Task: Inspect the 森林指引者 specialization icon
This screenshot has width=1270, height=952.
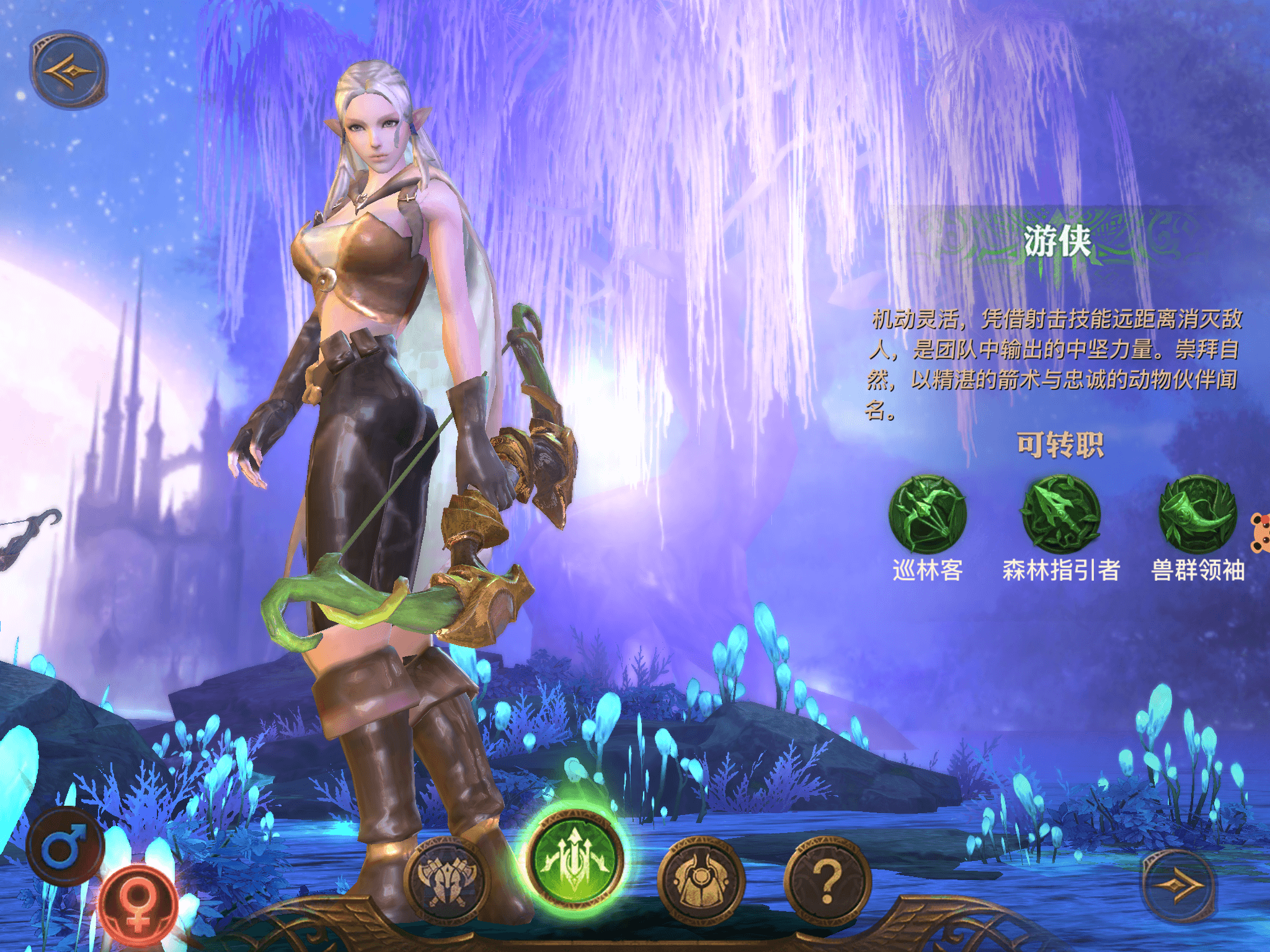Action: coord(1061,514)
